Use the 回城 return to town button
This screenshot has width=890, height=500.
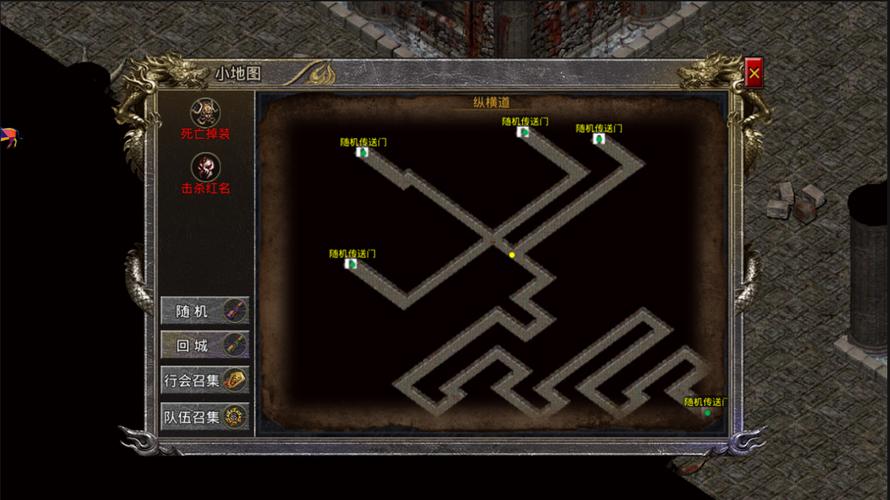point(205,345)
